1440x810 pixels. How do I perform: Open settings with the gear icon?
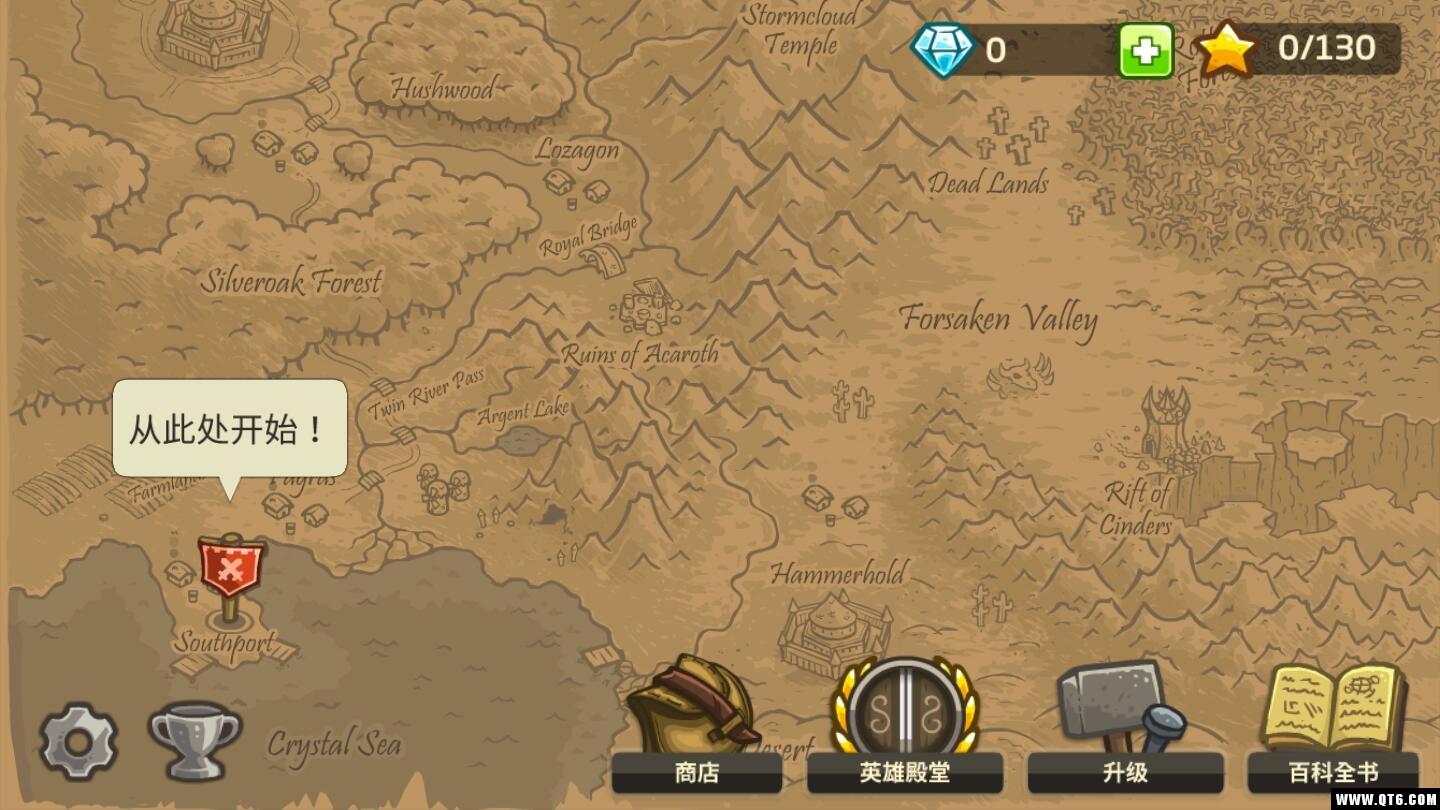pos(78,741)
